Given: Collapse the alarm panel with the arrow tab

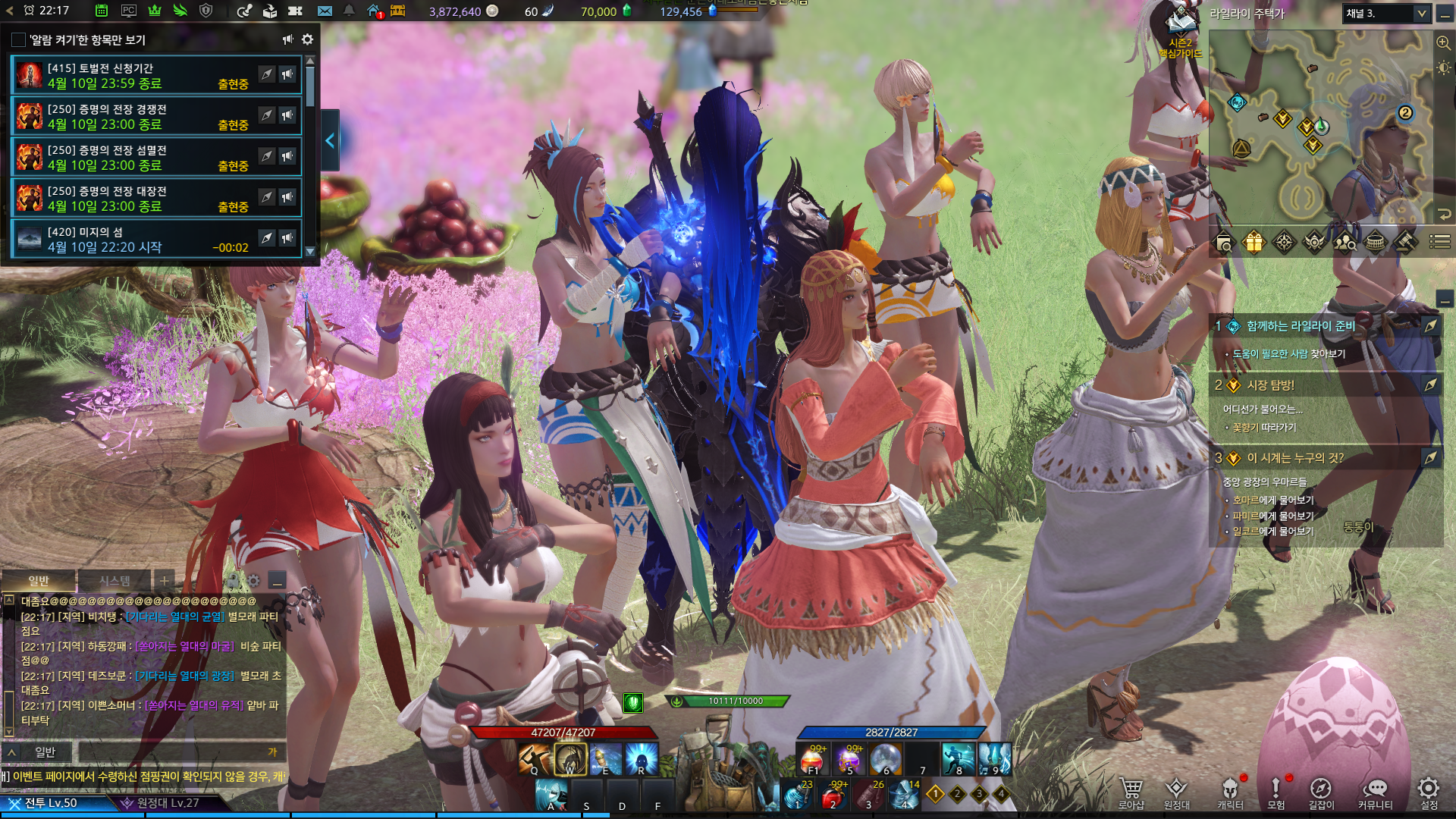Looking at the screenshot, I should [x=330, y=140].
